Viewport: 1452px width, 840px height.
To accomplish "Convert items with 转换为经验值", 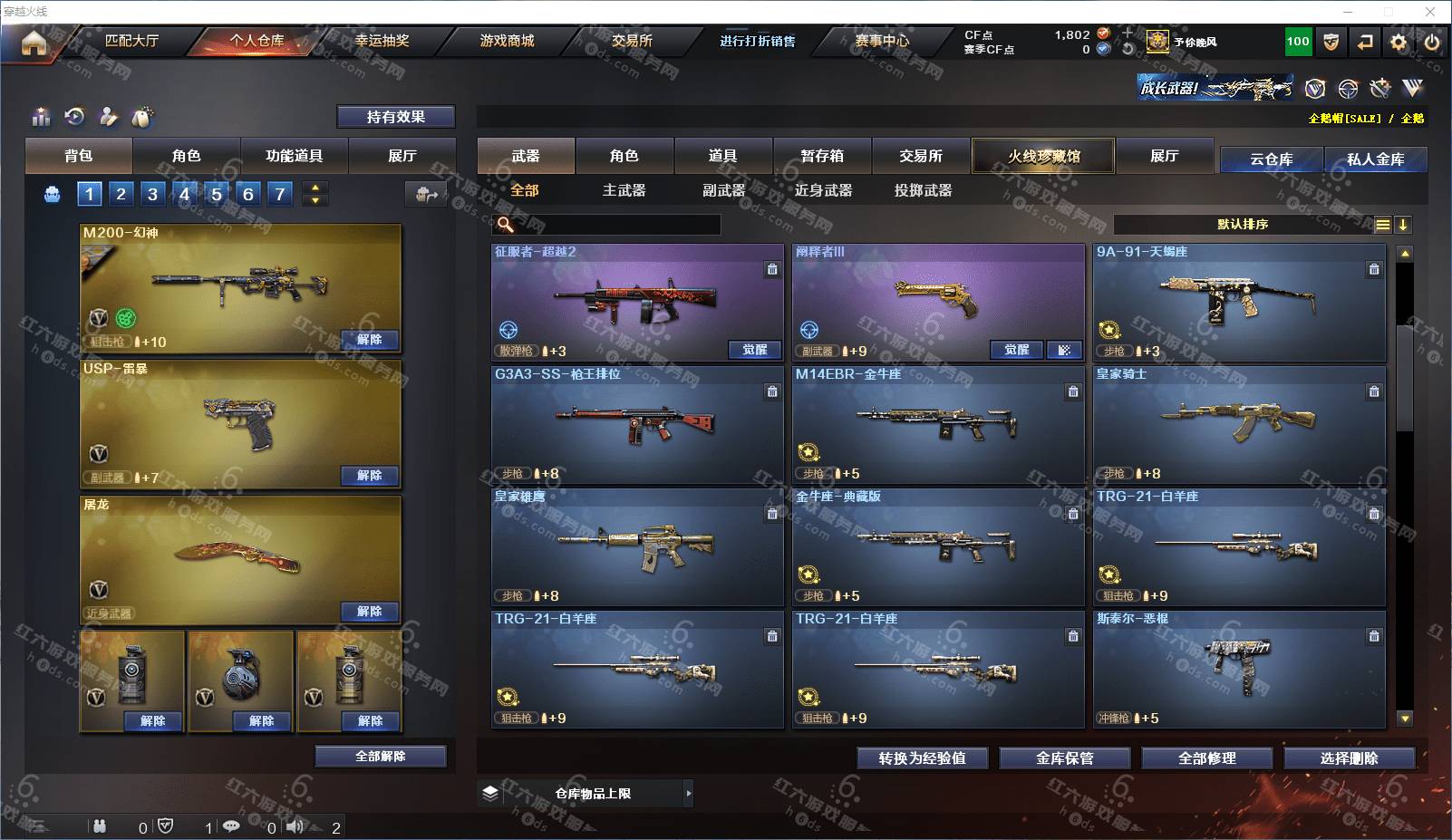I will 922,758.
